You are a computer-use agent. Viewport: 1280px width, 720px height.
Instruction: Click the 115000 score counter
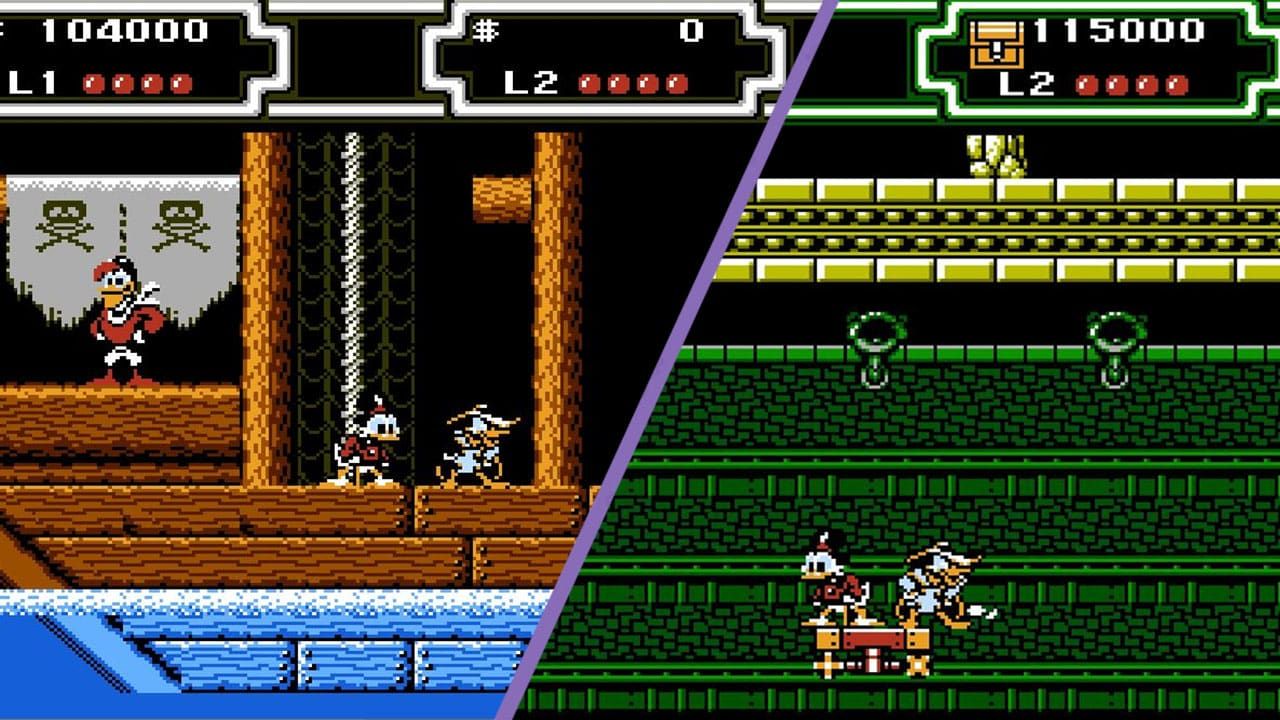(1120, 30)
